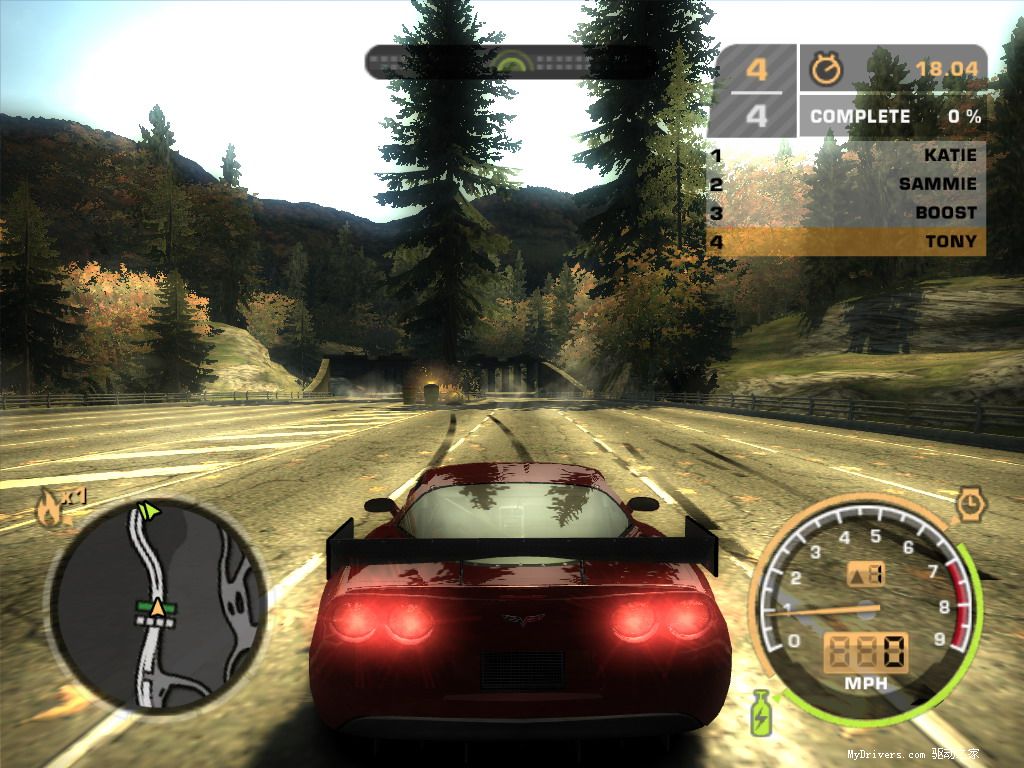Click the stopwatch icon beside the lap timer
This screenshot has height=768, width=1024.
(827, 69)
